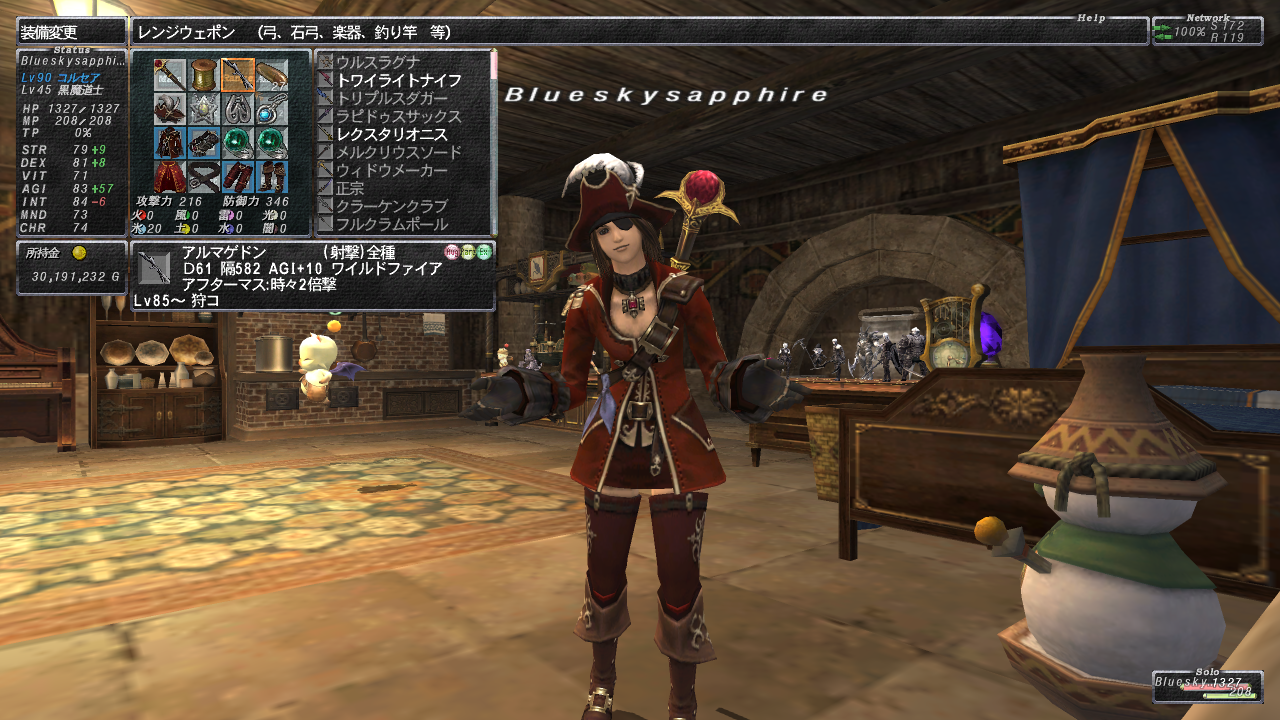Select the red coat body slot
The height and width of the screenshot is (720, 1280).
170,142
